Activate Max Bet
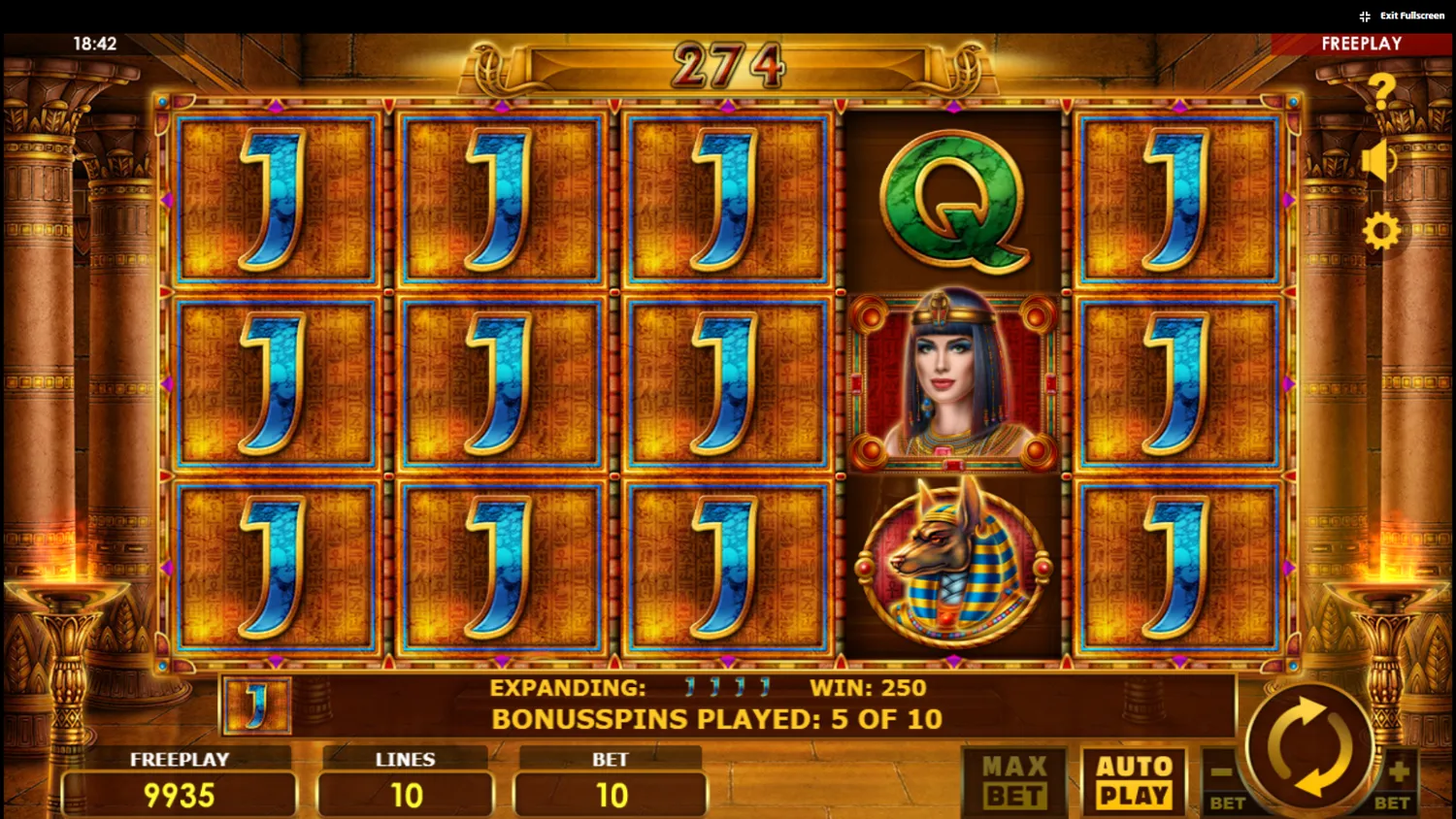This screenshot has width=1456, height=819. tap(1011, 781)
